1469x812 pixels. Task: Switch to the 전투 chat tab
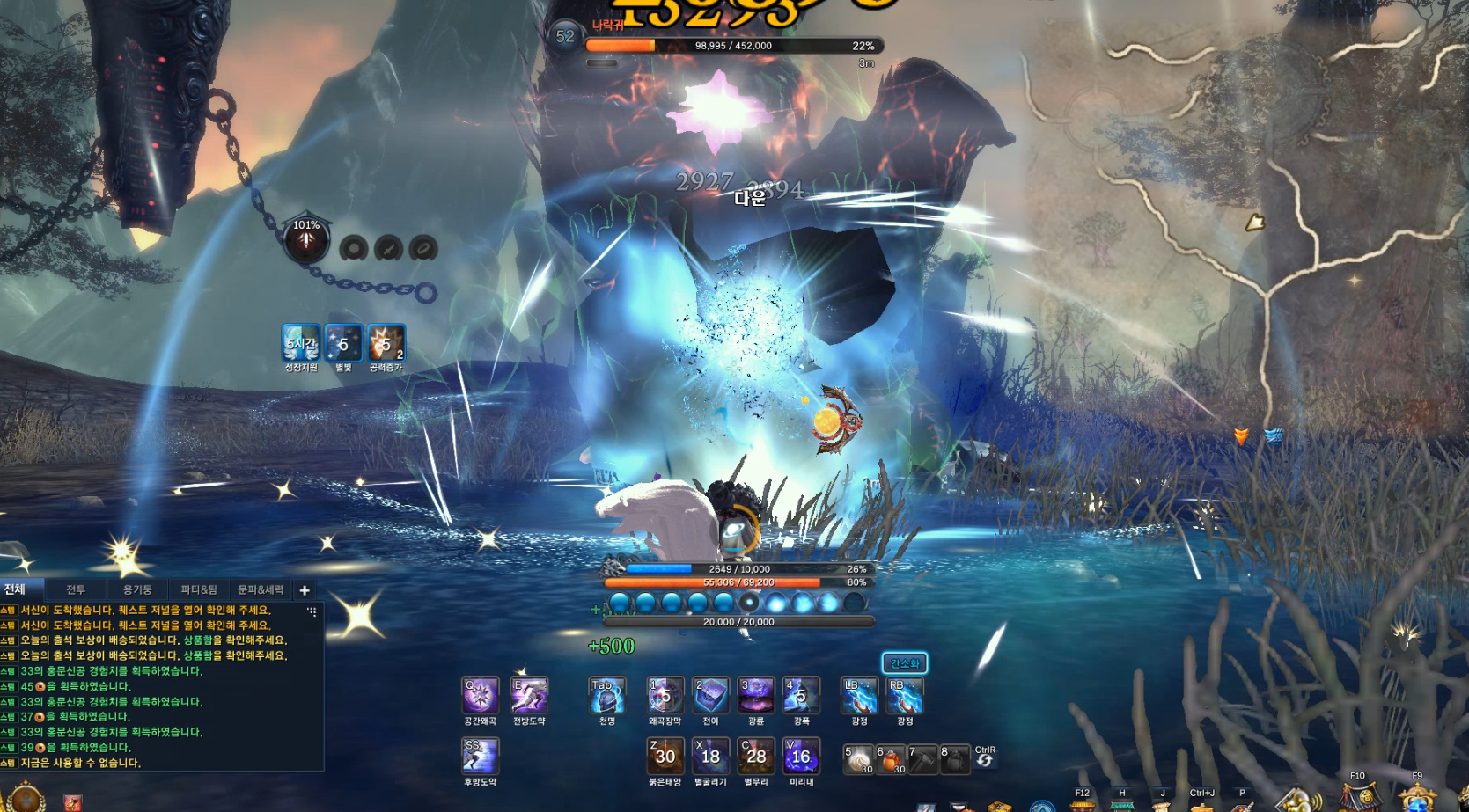[x=76, y=589]
